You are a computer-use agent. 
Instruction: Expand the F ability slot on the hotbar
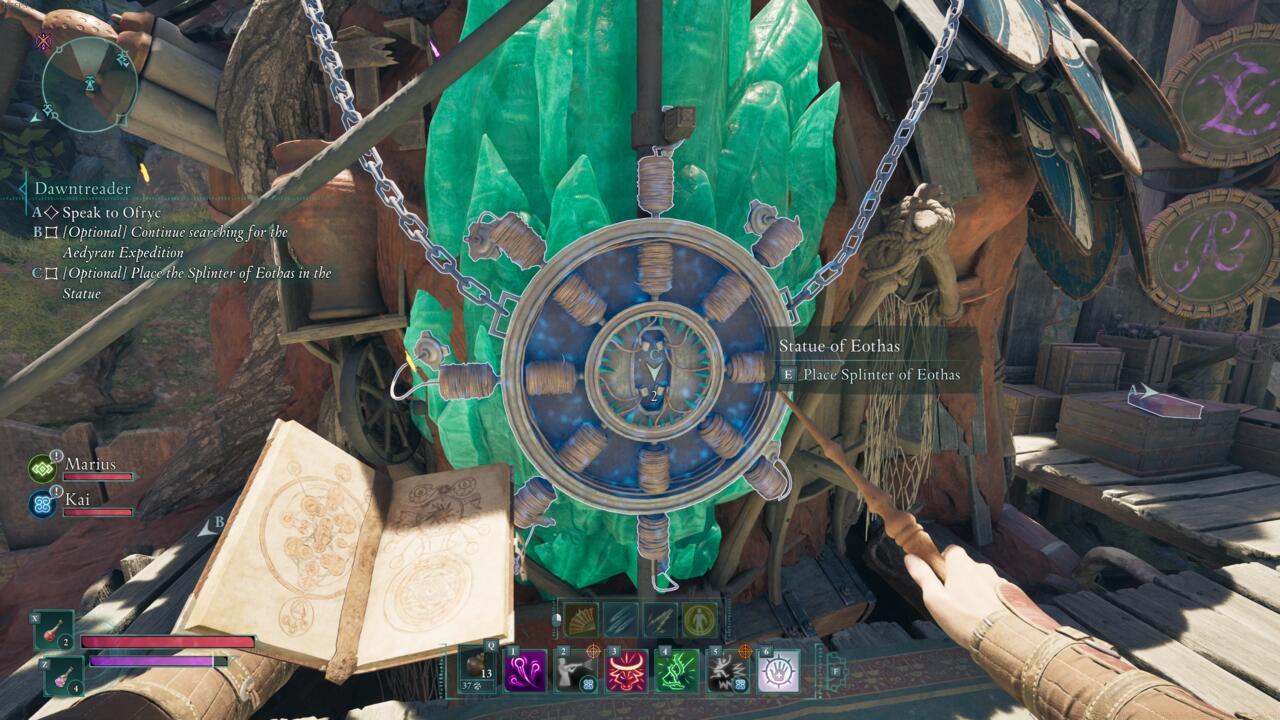tap(838, 671)
